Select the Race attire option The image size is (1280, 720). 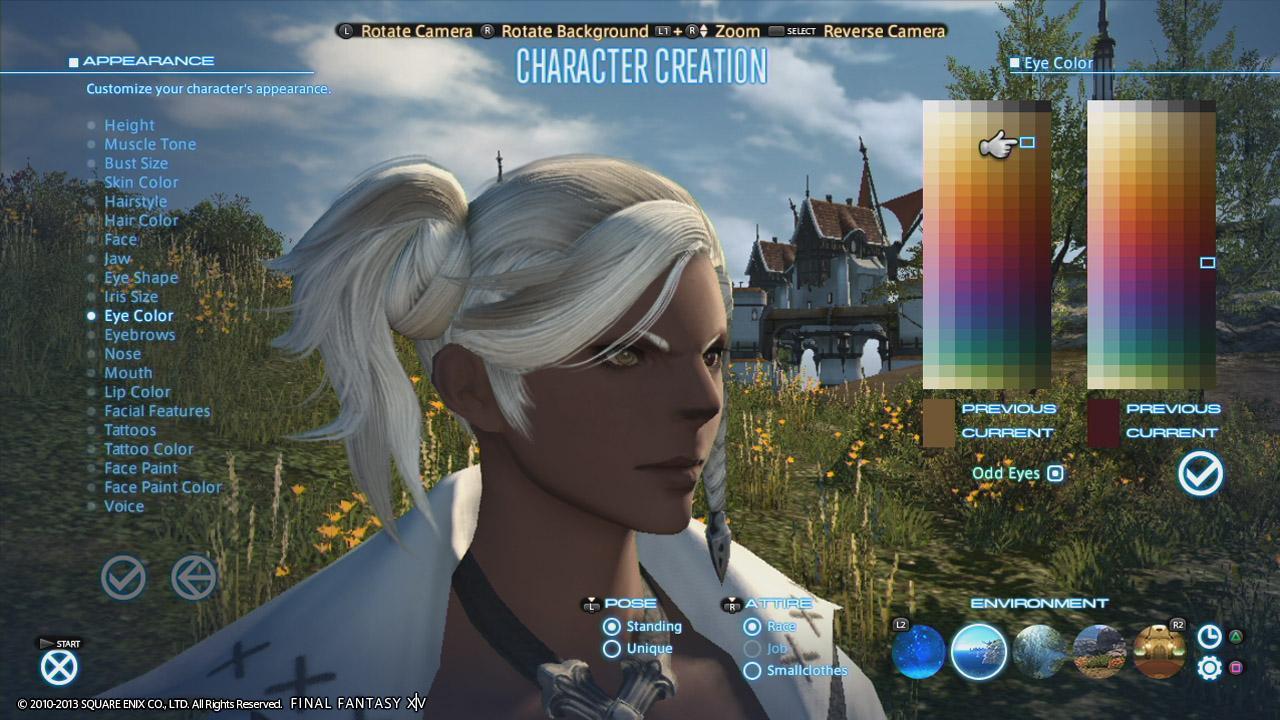click(752, 627)
